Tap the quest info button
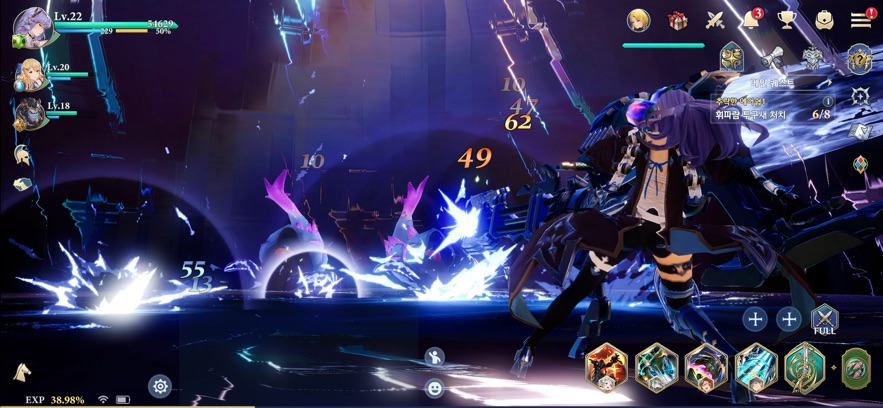This screenshot has width=883, height=408. click(828, 101)
